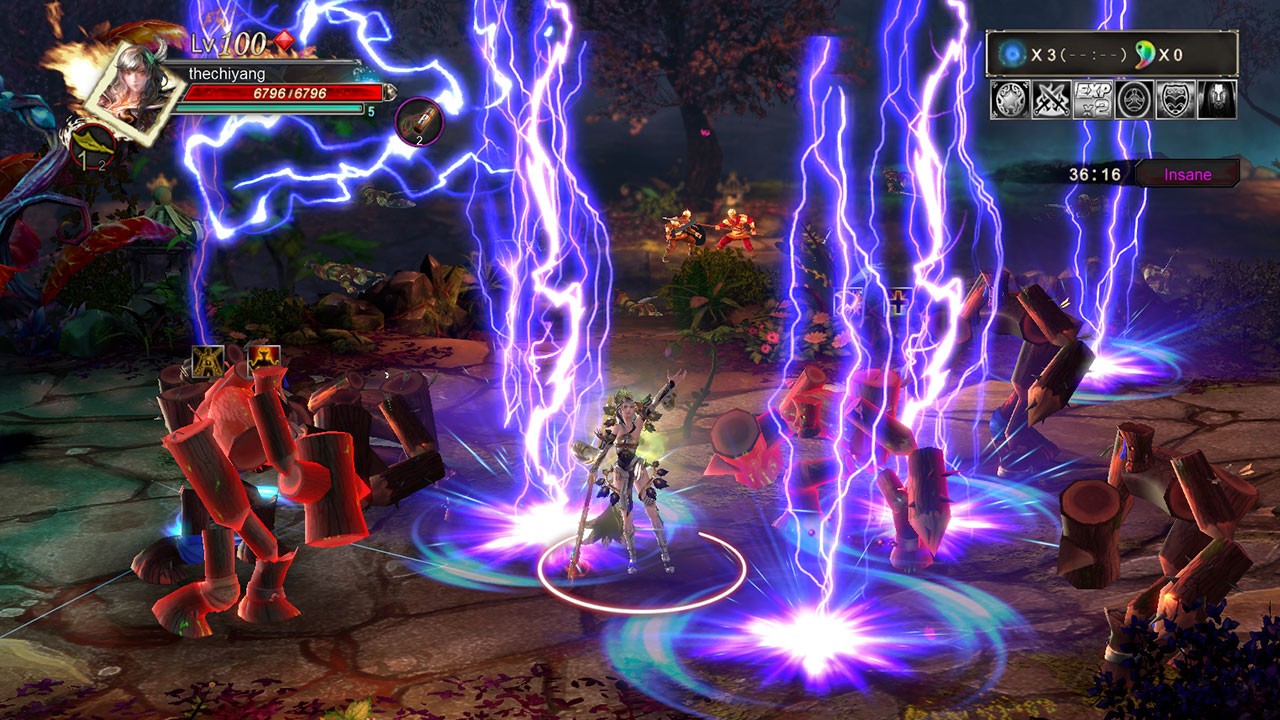The height and width of the screenshot is (720, 1280).
Task: Click the EXP x2 bonus icon
Action: 1093,100
